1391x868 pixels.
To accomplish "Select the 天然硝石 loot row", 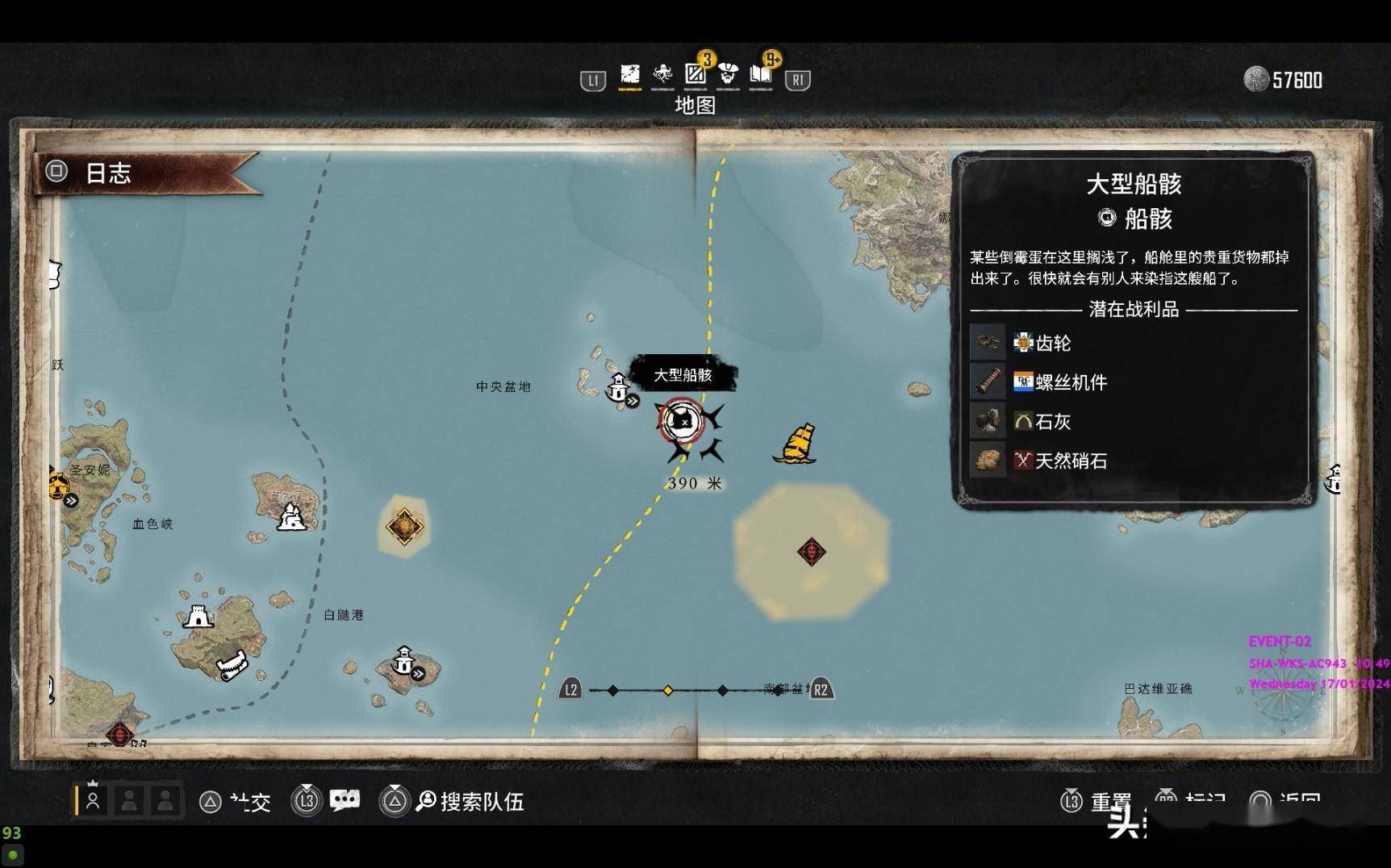I will [1070, 461].
